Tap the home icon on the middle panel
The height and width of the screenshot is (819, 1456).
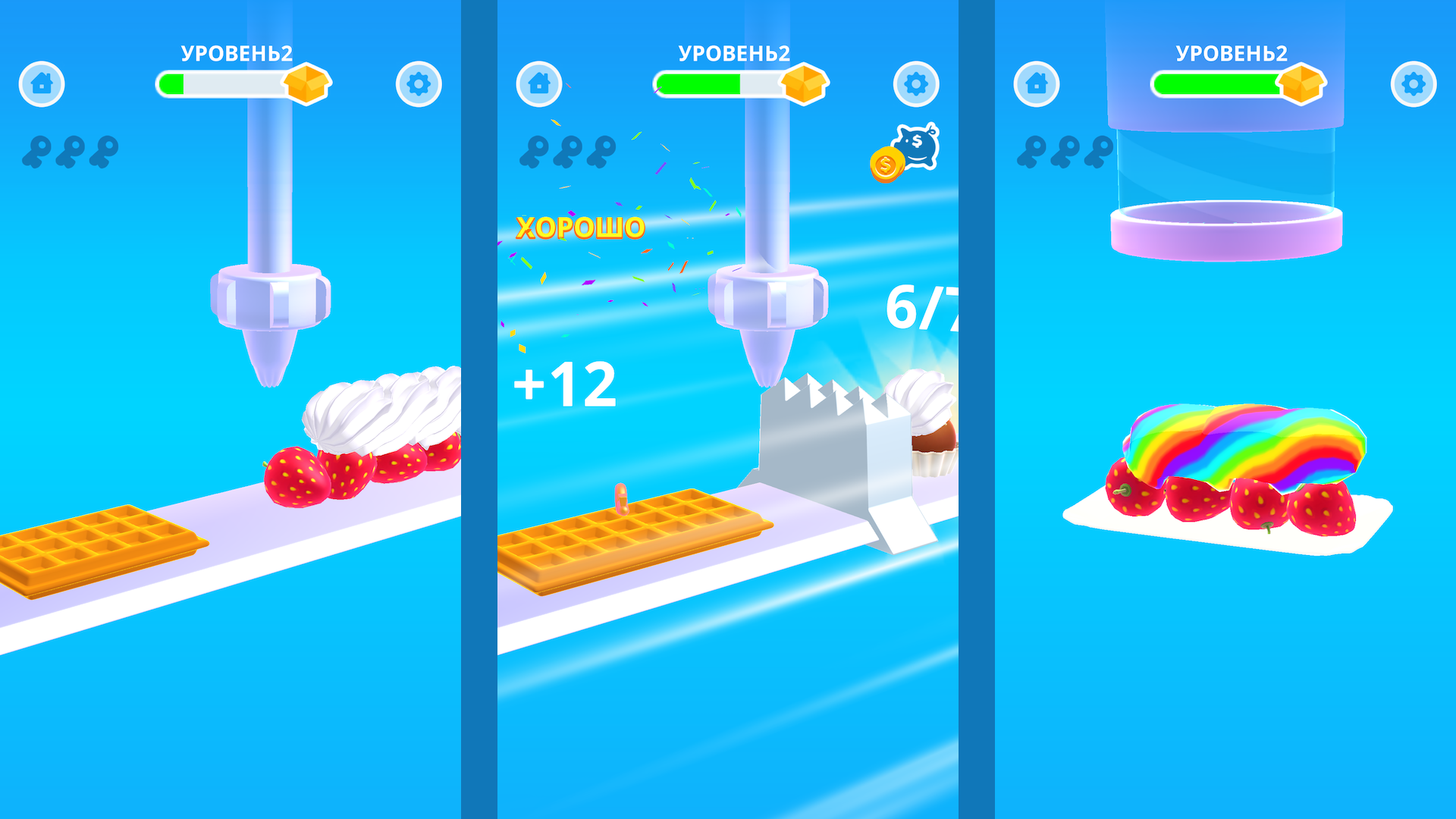click(x=538, y=83)
